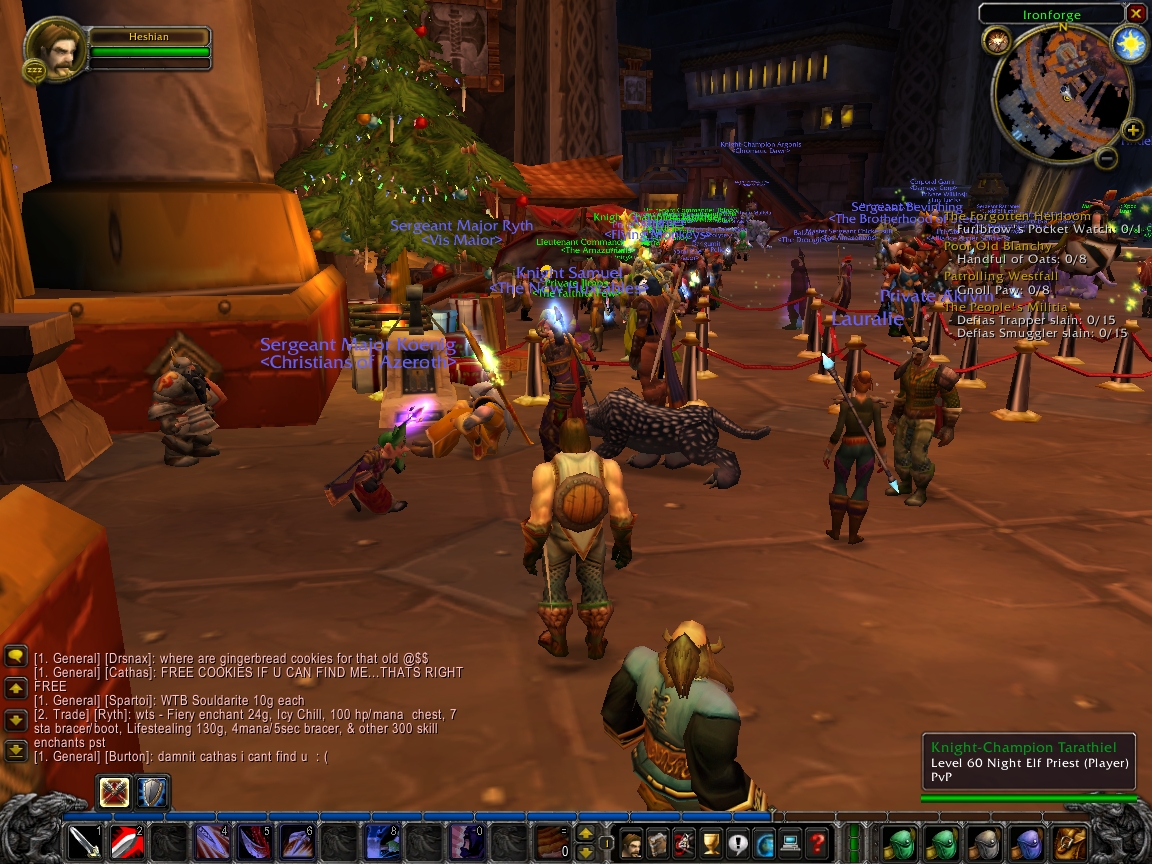The image size is (1152, 864).
Task: Activate the red ability in slot 2
Action: (126, 843)
